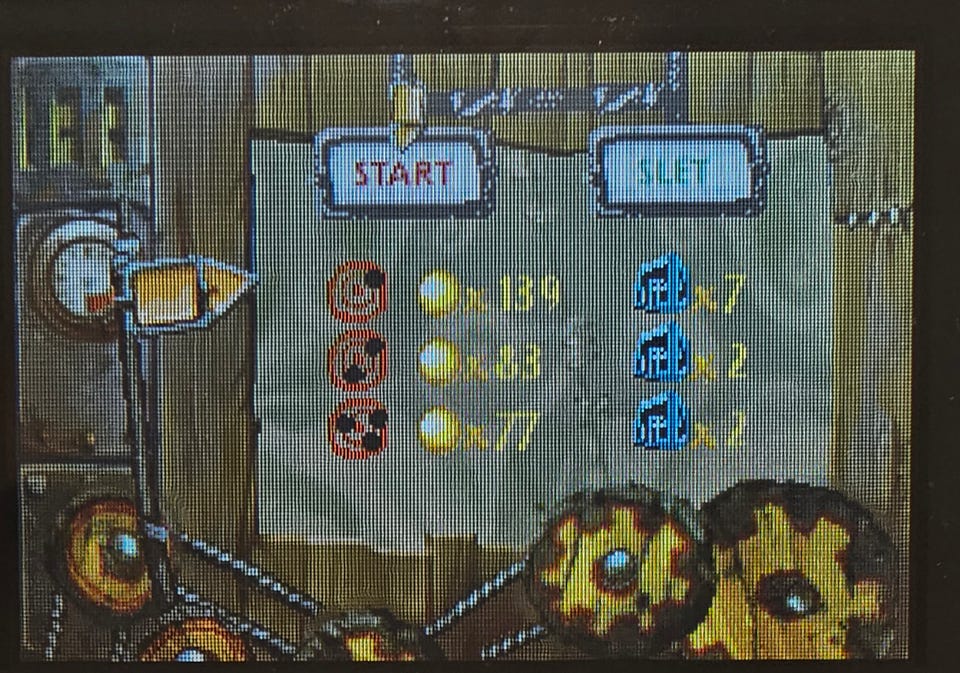The height and width of the screenshot is (673, 960).
Task: Pick the three-dot save slot icon
Action: tap(357, 428)
